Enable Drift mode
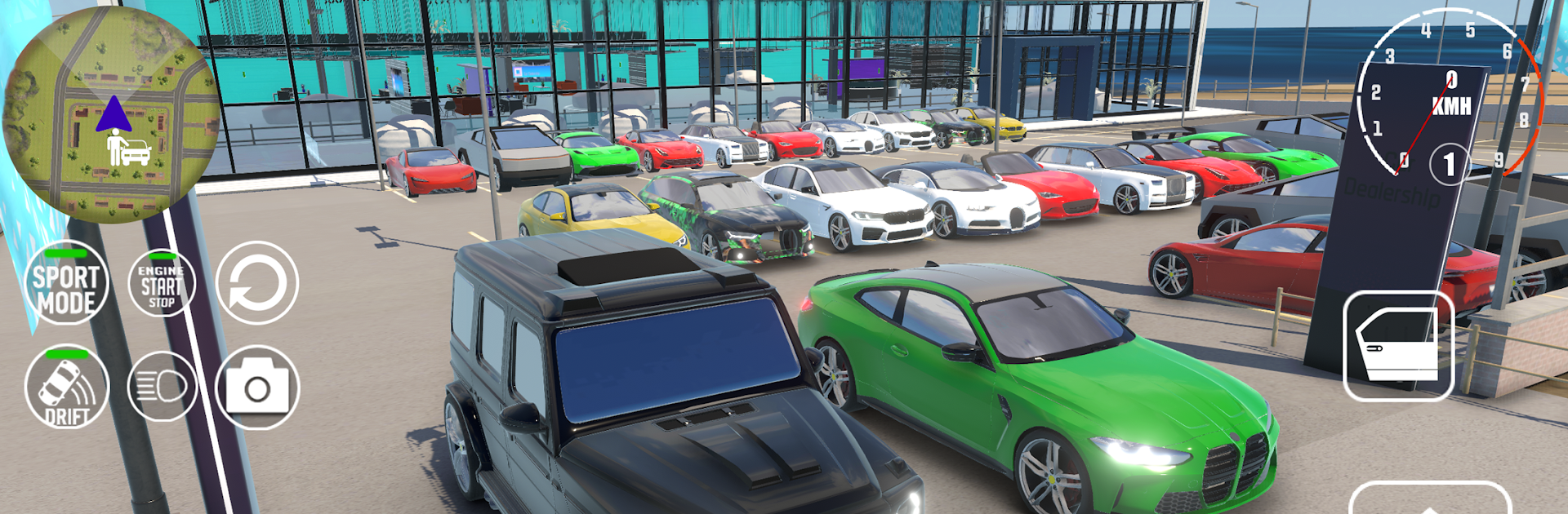Image resolution: width=1568 pixels, height=514 pixels. 66,388
